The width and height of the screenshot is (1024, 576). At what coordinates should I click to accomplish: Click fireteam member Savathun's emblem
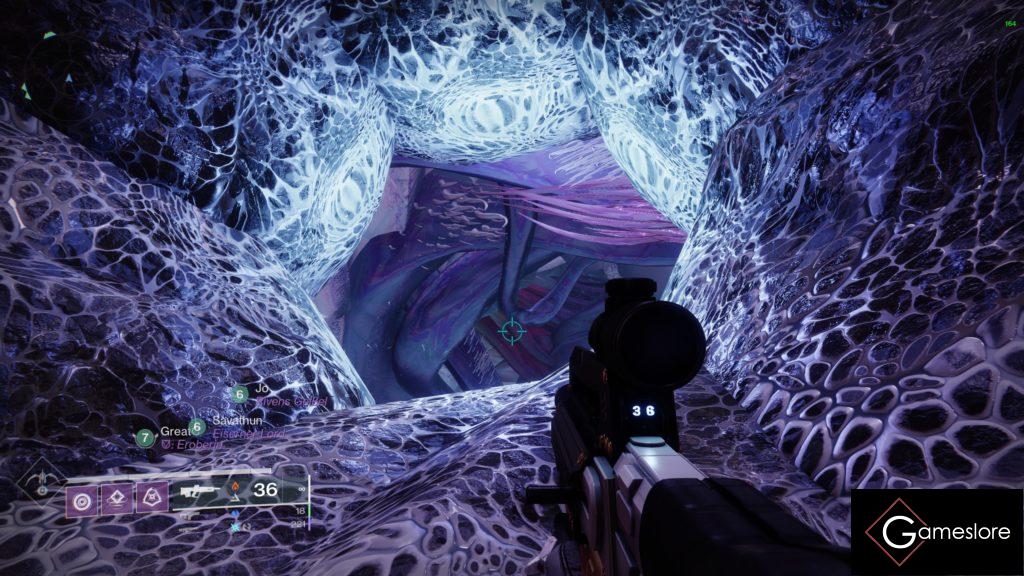tap(198, 427)
